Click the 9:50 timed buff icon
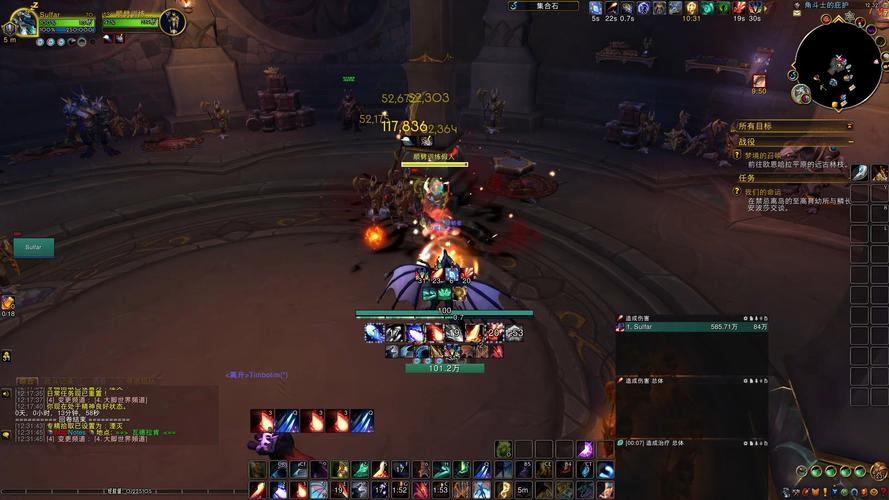This screenshot has height=500, width=889. pos(759,80)
